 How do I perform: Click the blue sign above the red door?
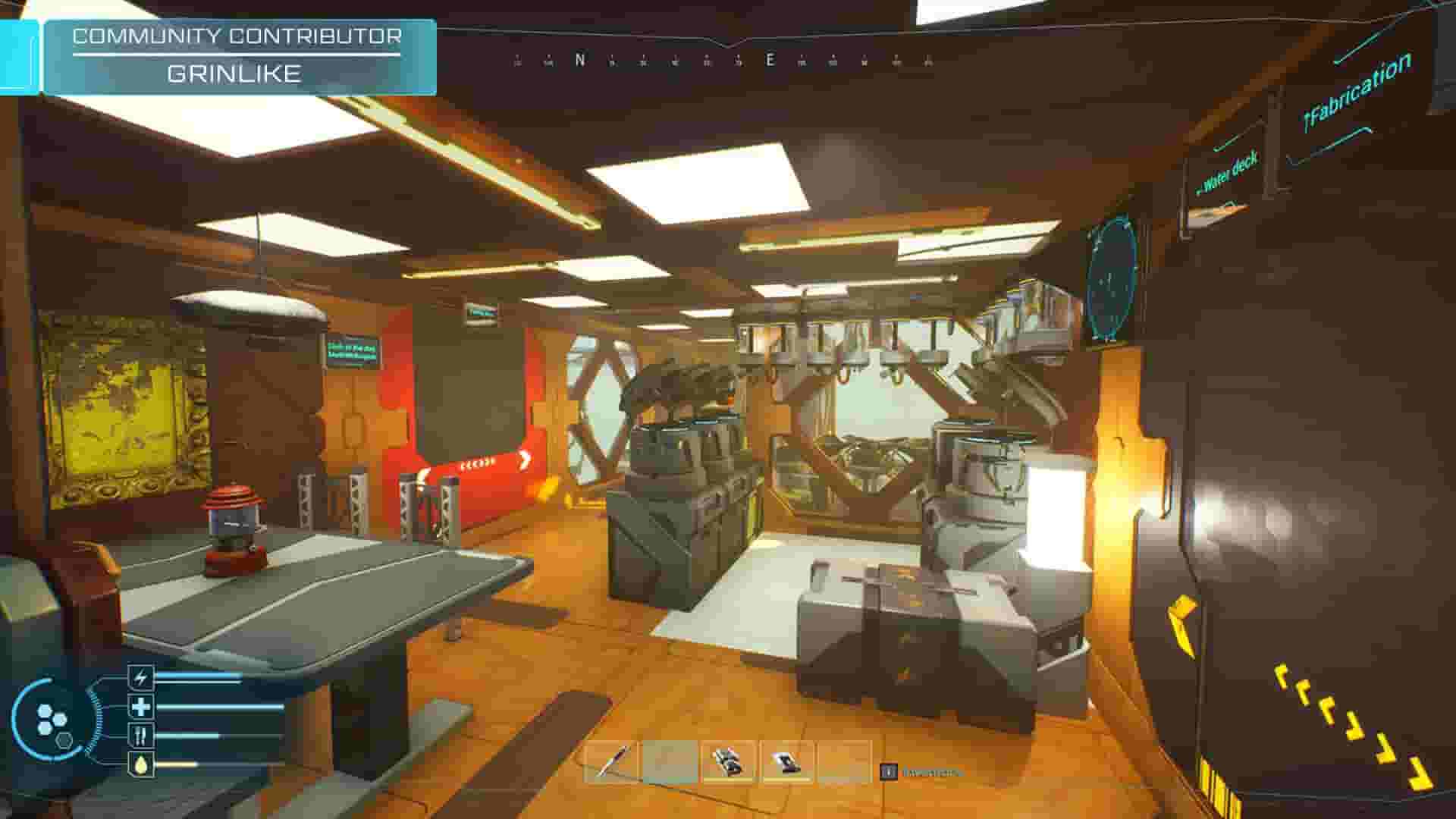481,309
